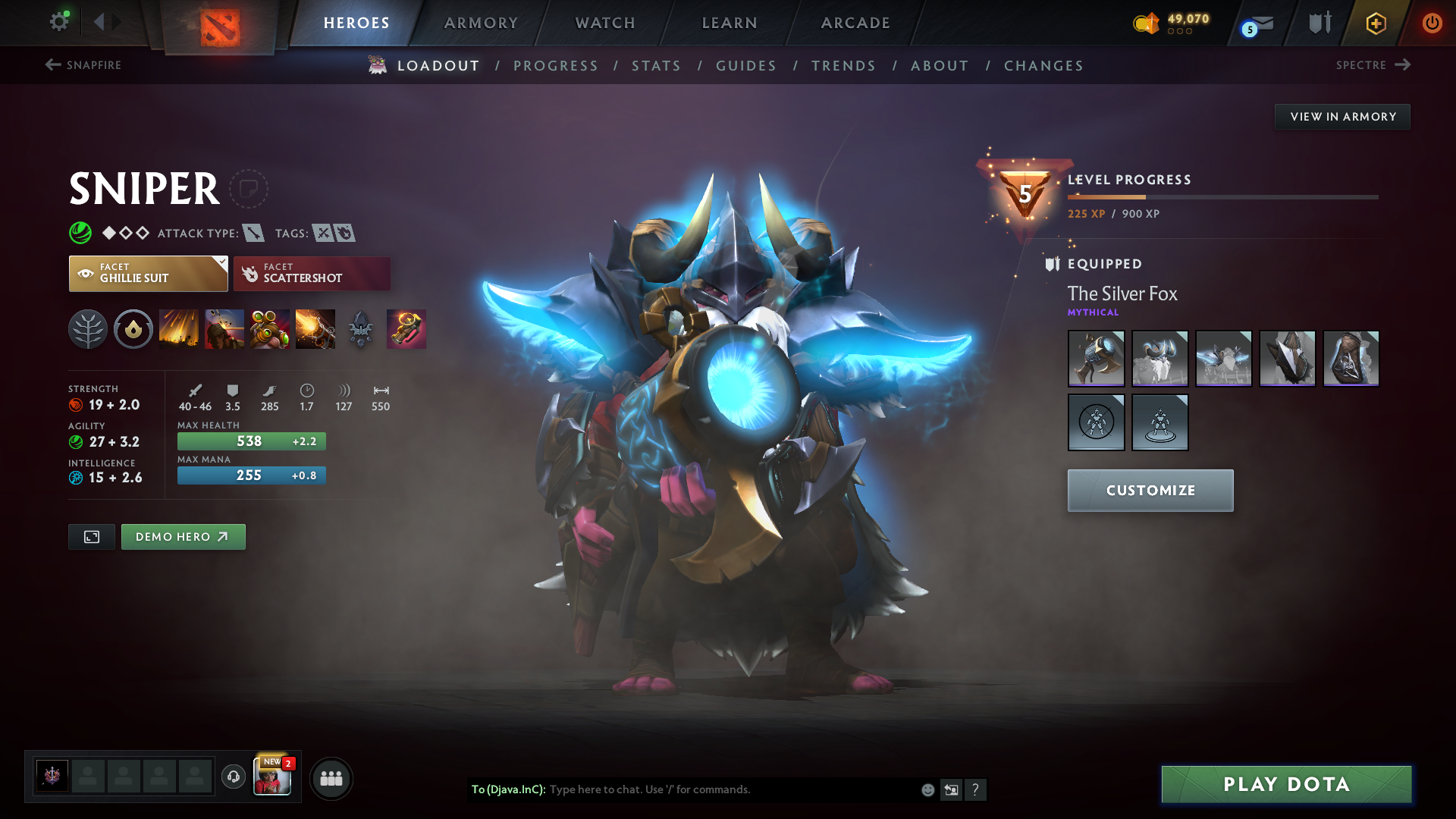Choose the Scattershot facet
This screenshot has width=1456, height=819.
[x=312, y=274]
